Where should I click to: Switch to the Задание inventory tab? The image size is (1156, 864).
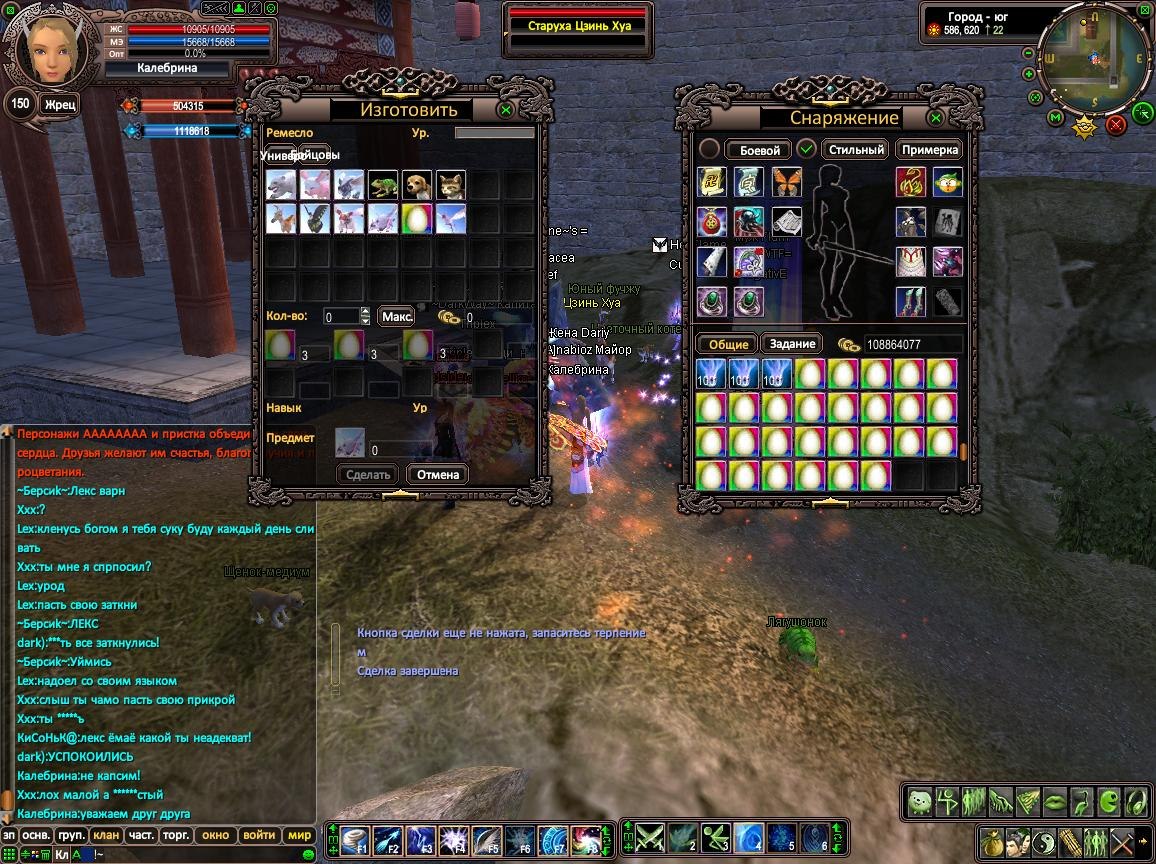click(x=792, y=344)
